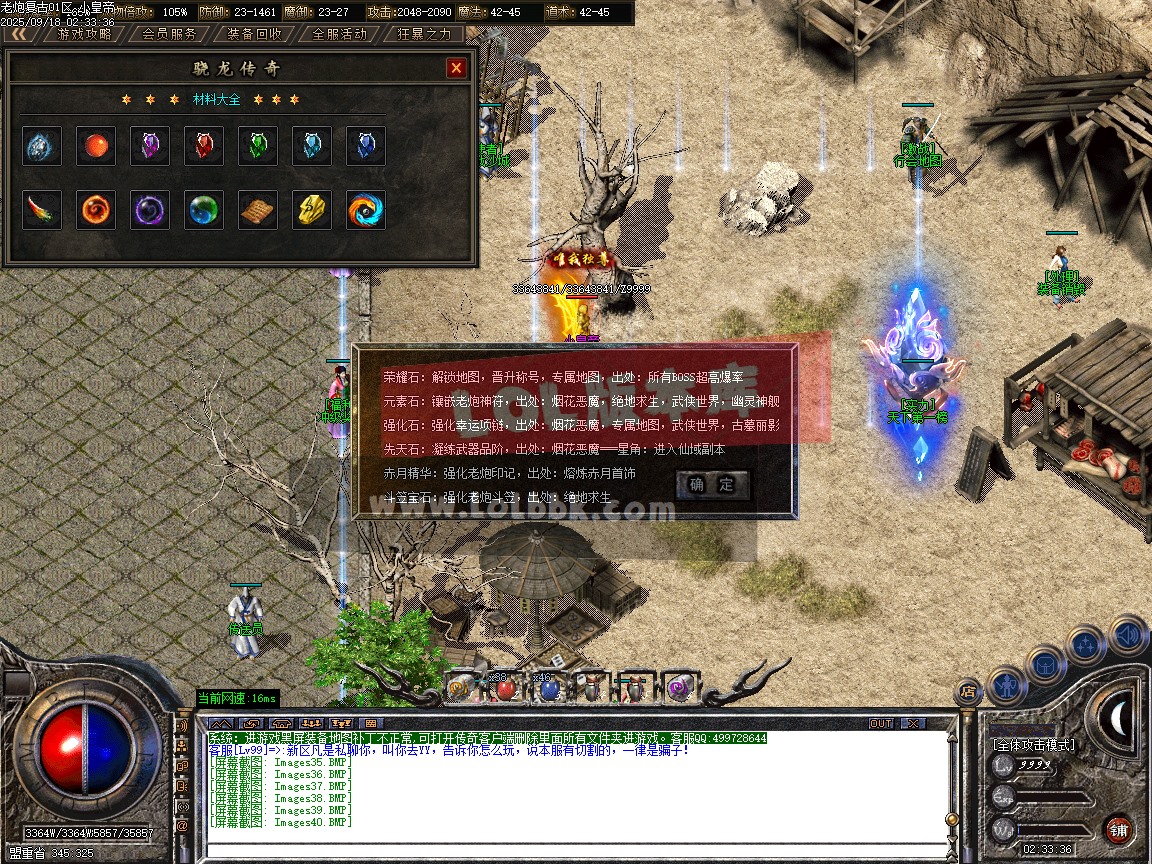Screen dimensions: 1152x864
Task: Open the stall with the red 铺 button
Action: [x=1119, y=829]
